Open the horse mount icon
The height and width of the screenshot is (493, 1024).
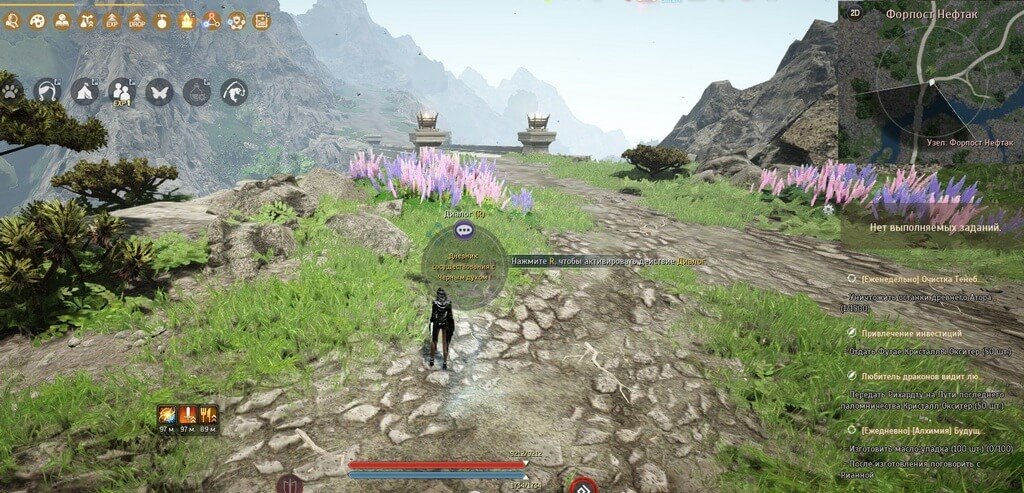click(x=47, y=92)
